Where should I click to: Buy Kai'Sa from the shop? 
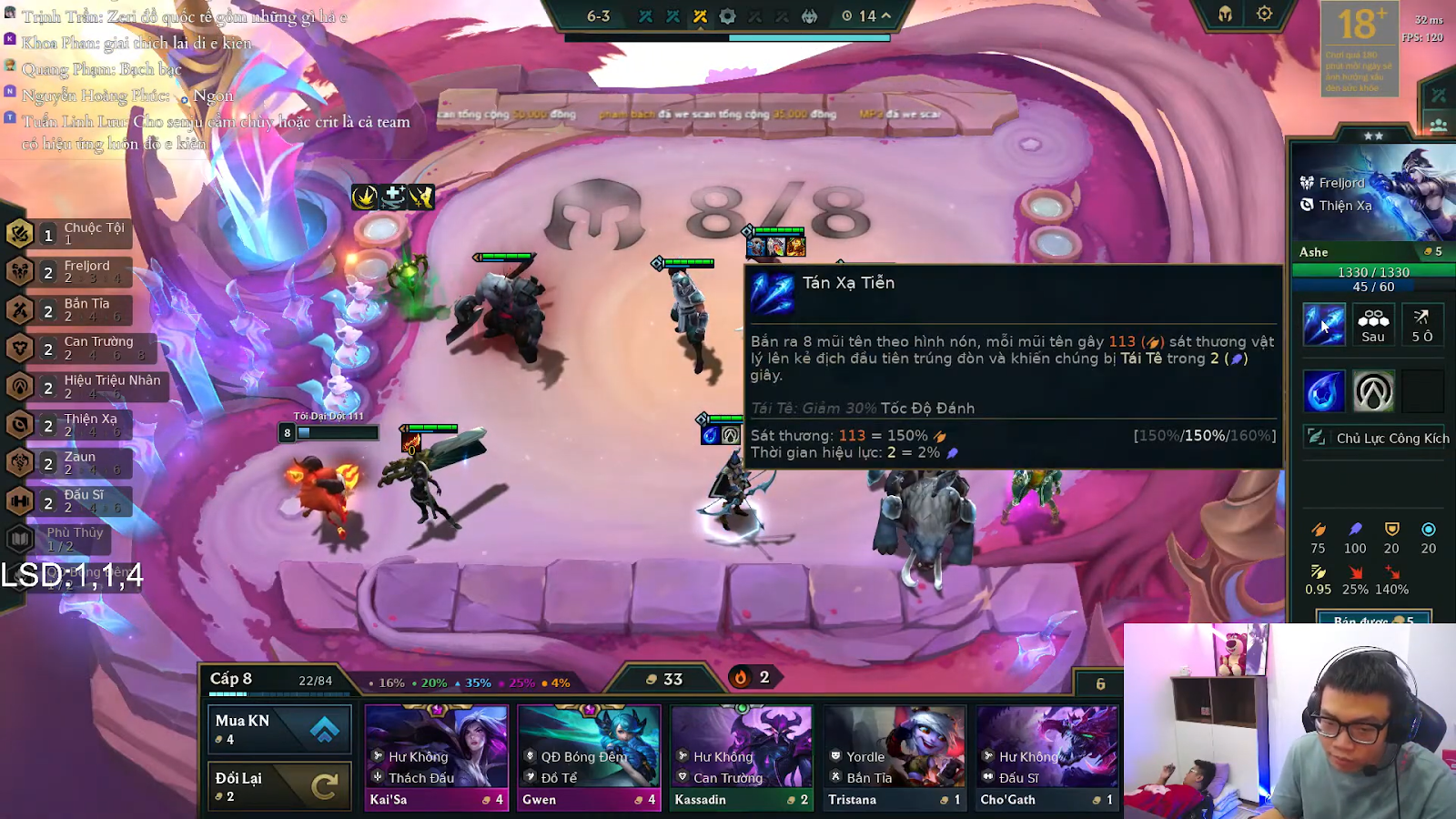437,757
